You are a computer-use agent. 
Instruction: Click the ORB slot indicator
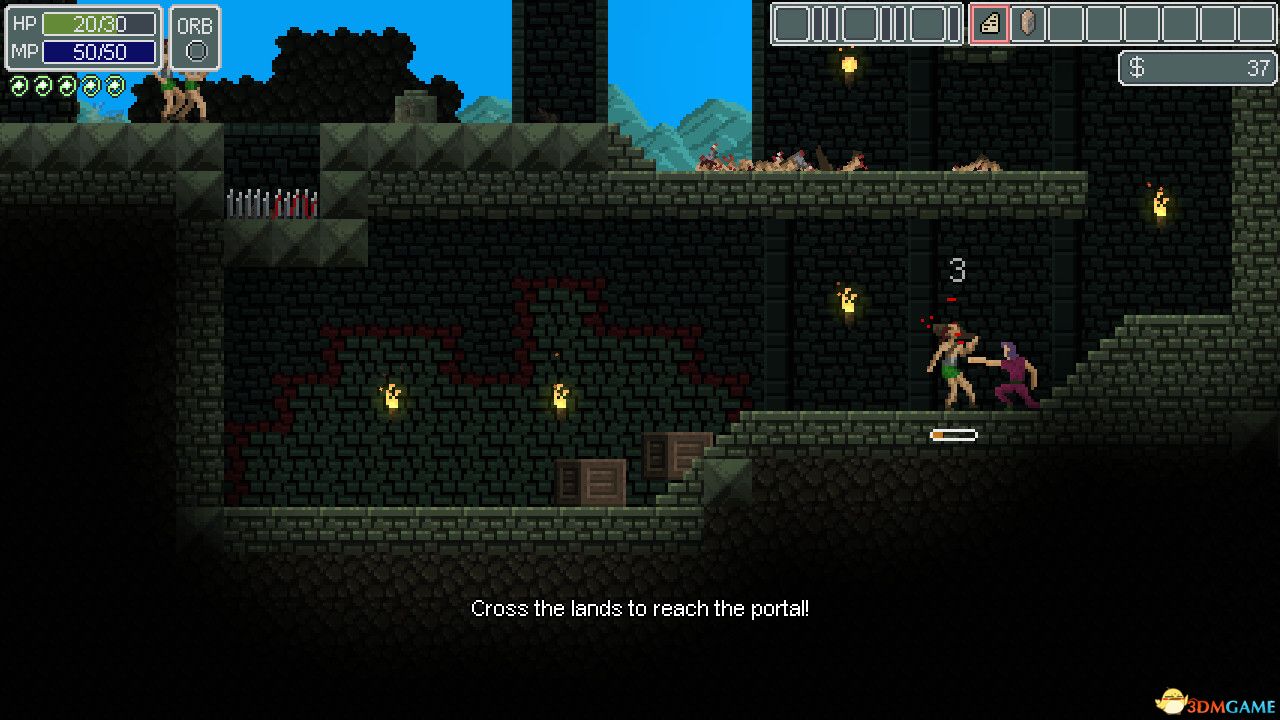pos(195,50)
